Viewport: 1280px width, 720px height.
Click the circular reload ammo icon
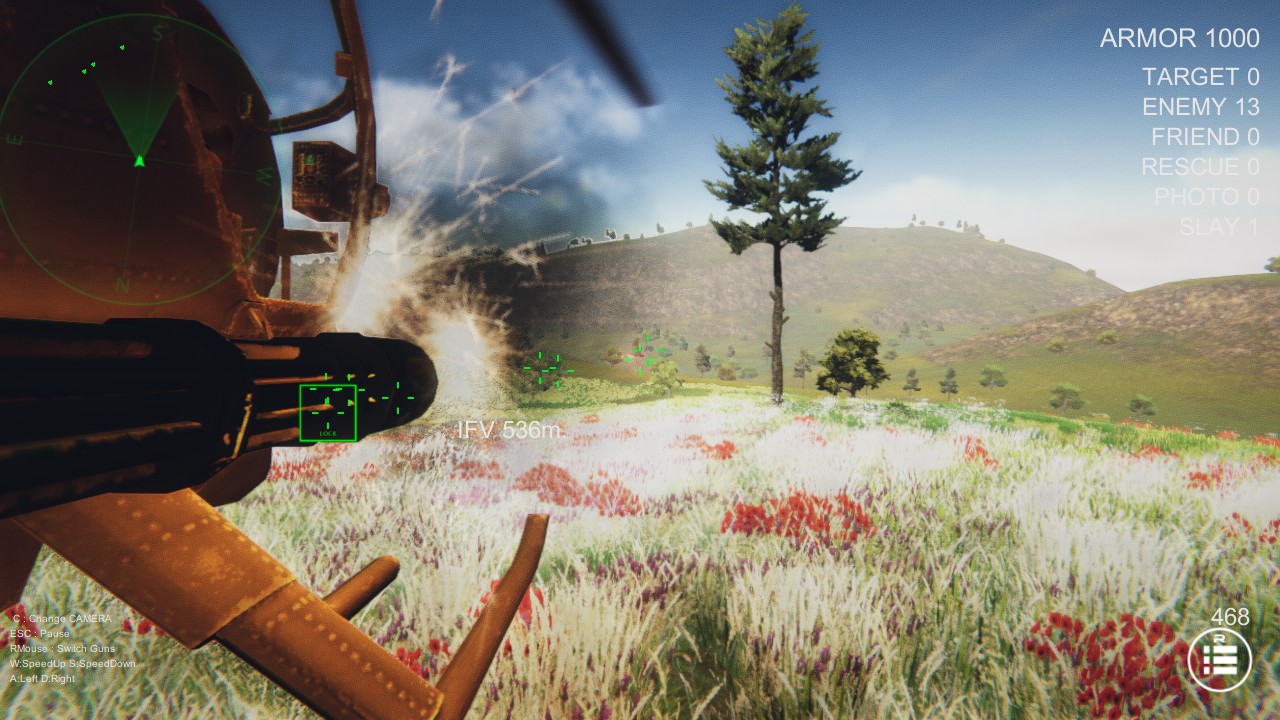click(x=1219, y=661)
